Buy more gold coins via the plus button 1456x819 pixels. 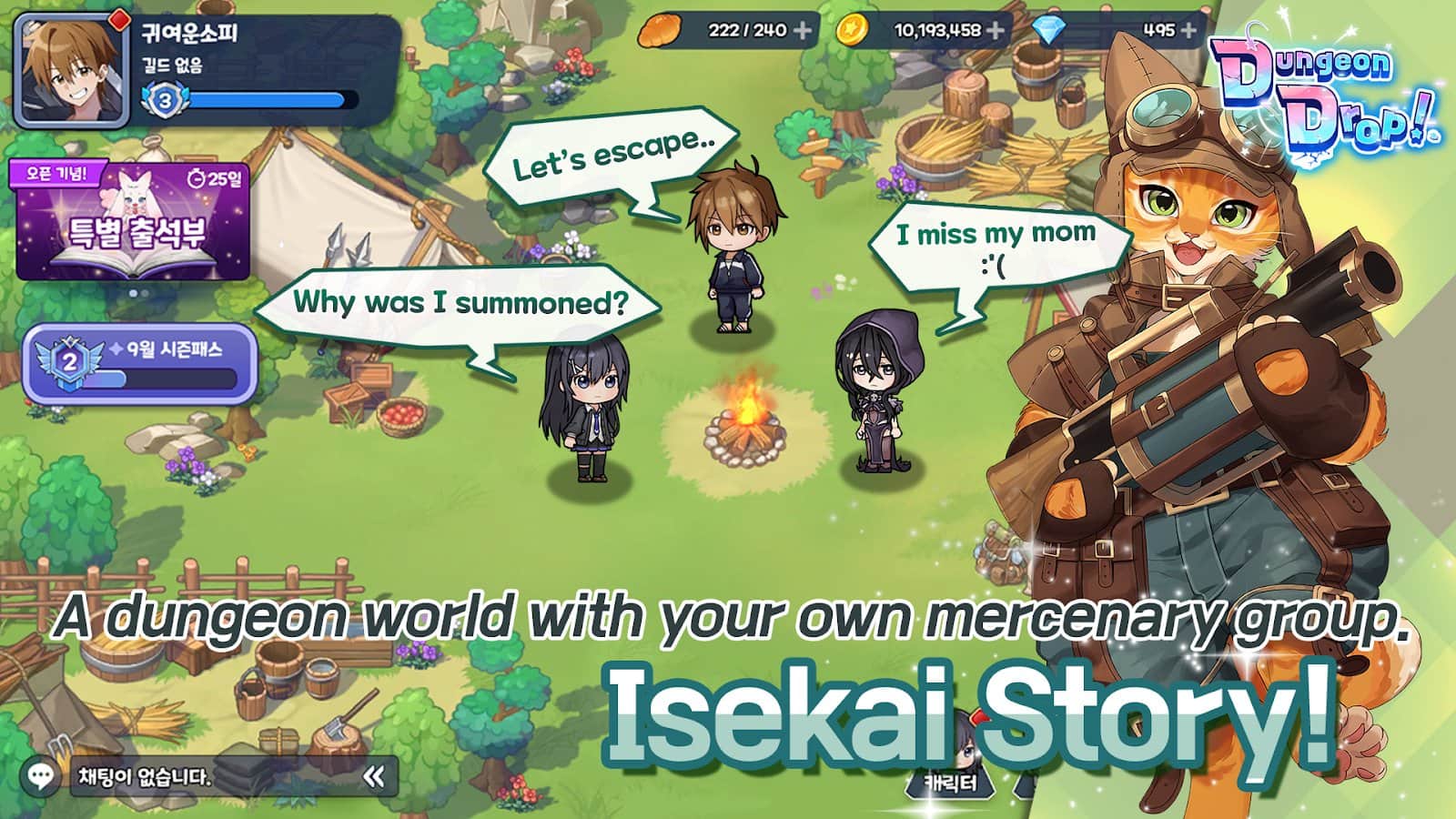pos(996,31)
